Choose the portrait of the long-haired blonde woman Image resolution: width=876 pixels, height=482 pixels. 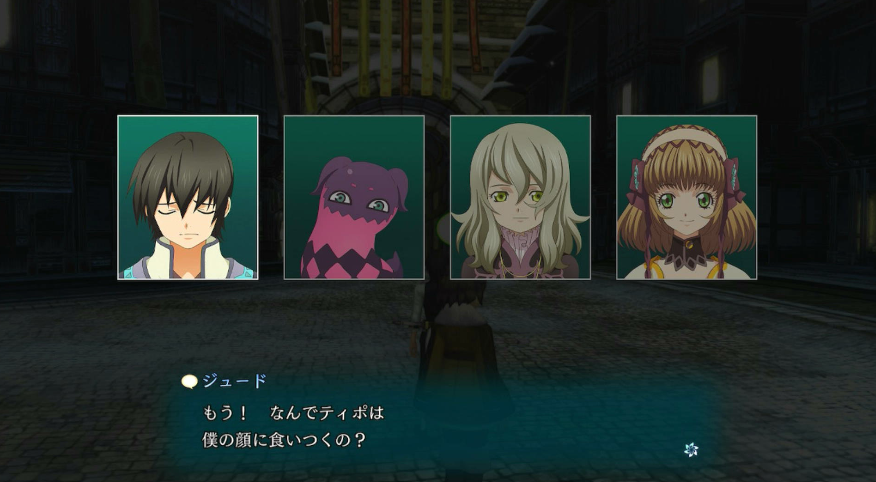pyautogui.click(x=520, y=197)
